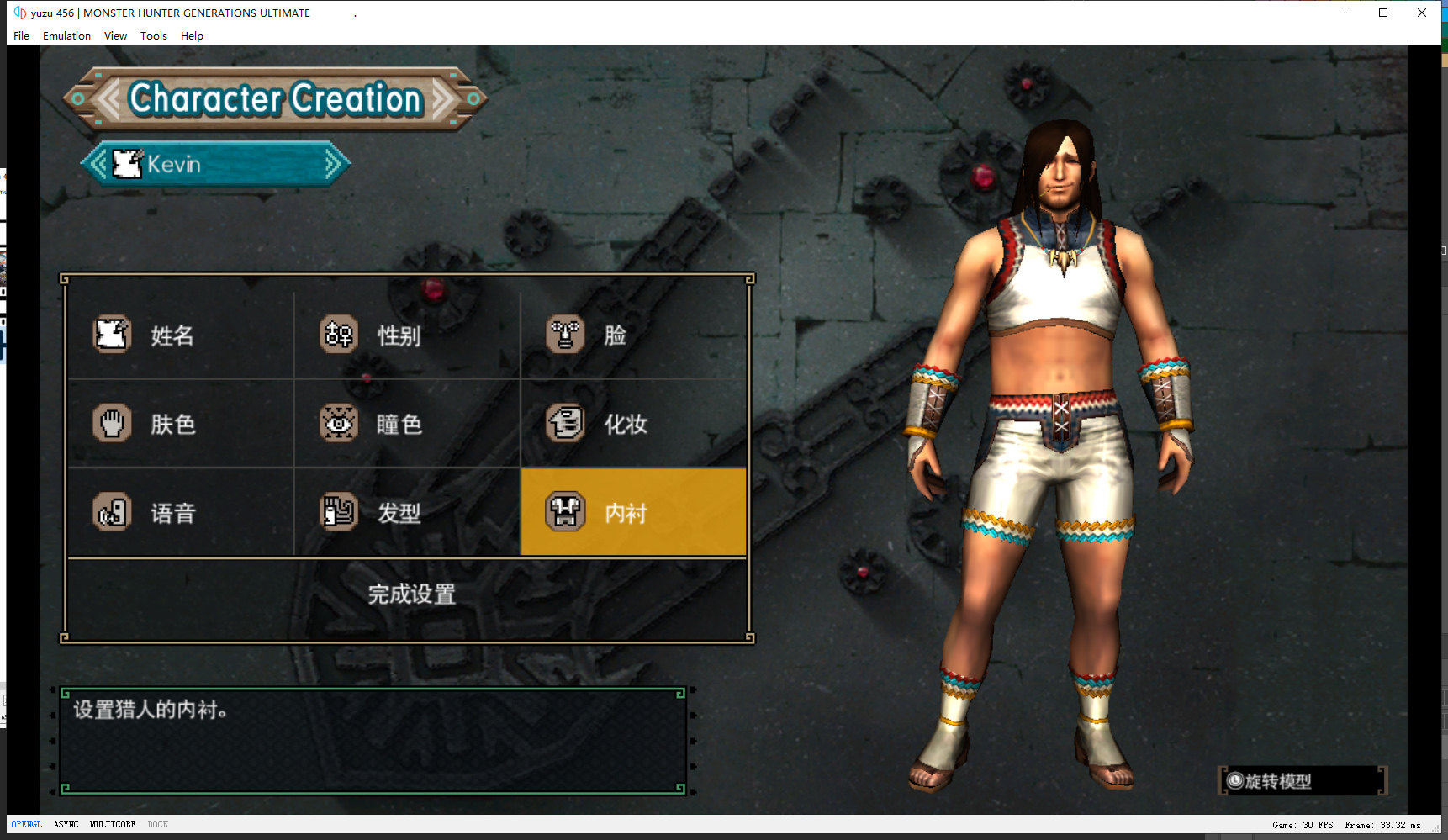Select the 肤色 (Skin color) option

click(172, 424)
